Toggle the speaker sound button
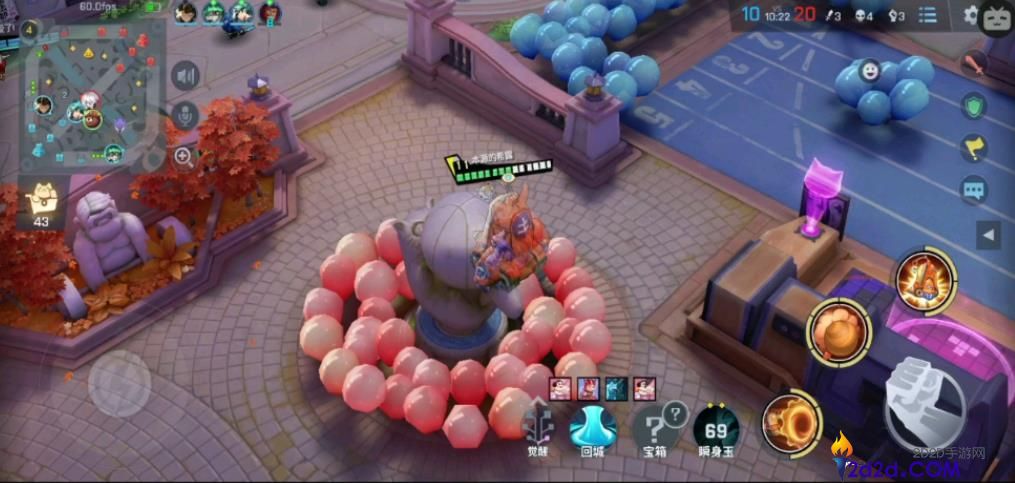The width and height of the screenshot is (1015, 483). pos(185,75)
